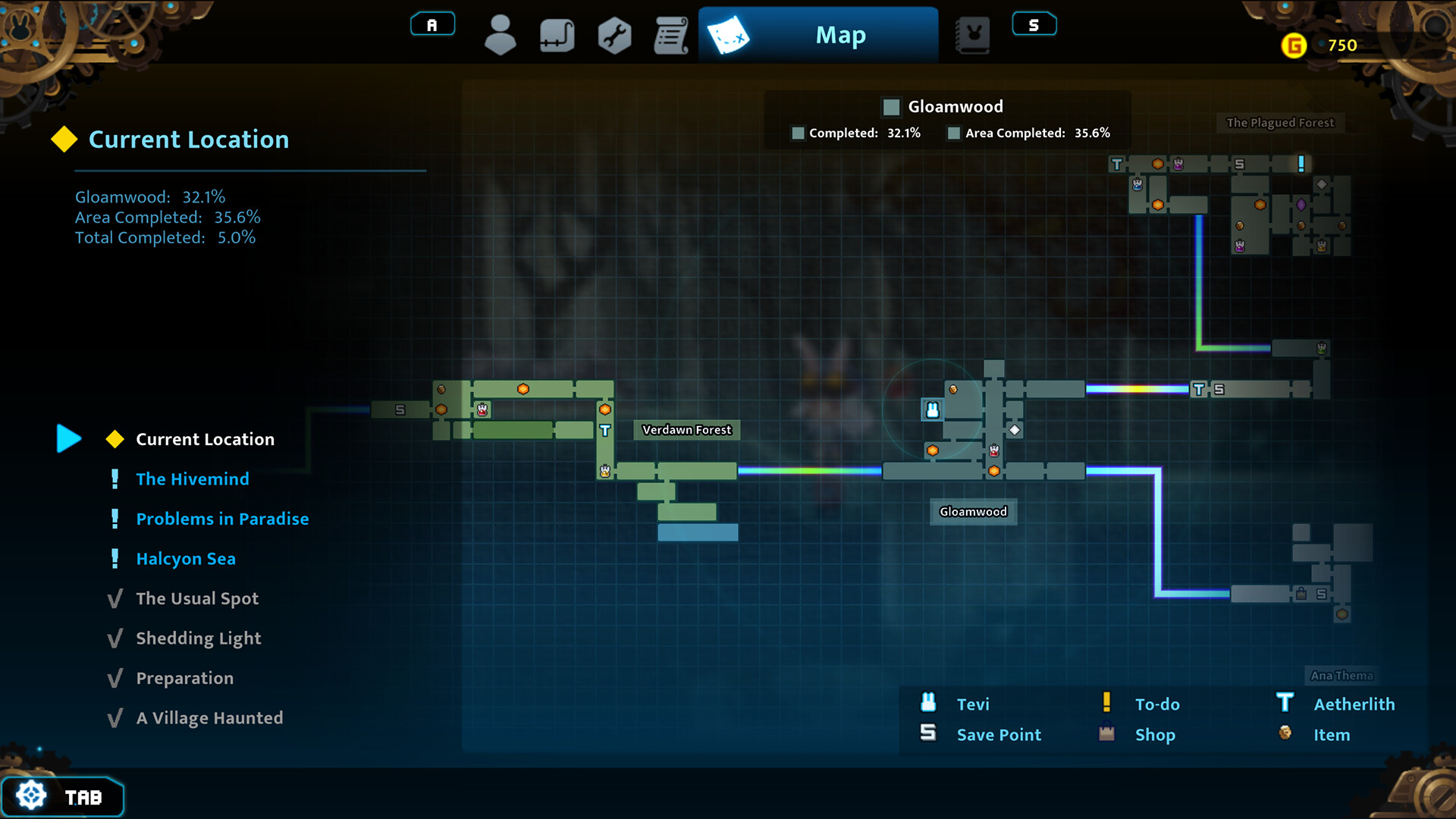Image resolution: width=1456 pixels, height=819 pixels.
Task: Click the S shoulder-button indicator
Action: 1034,24
